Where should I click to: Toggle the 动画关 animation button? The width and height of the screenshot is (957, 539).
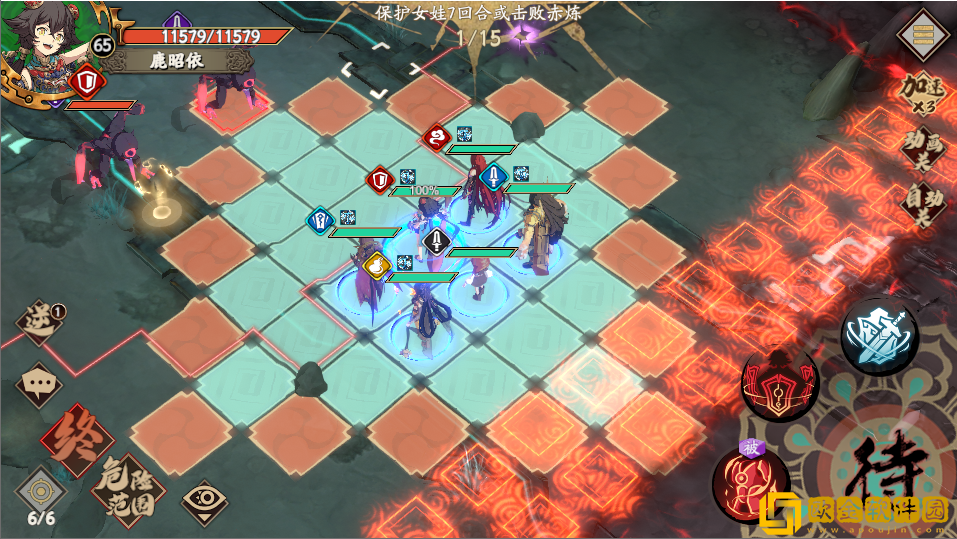point(922,150)
